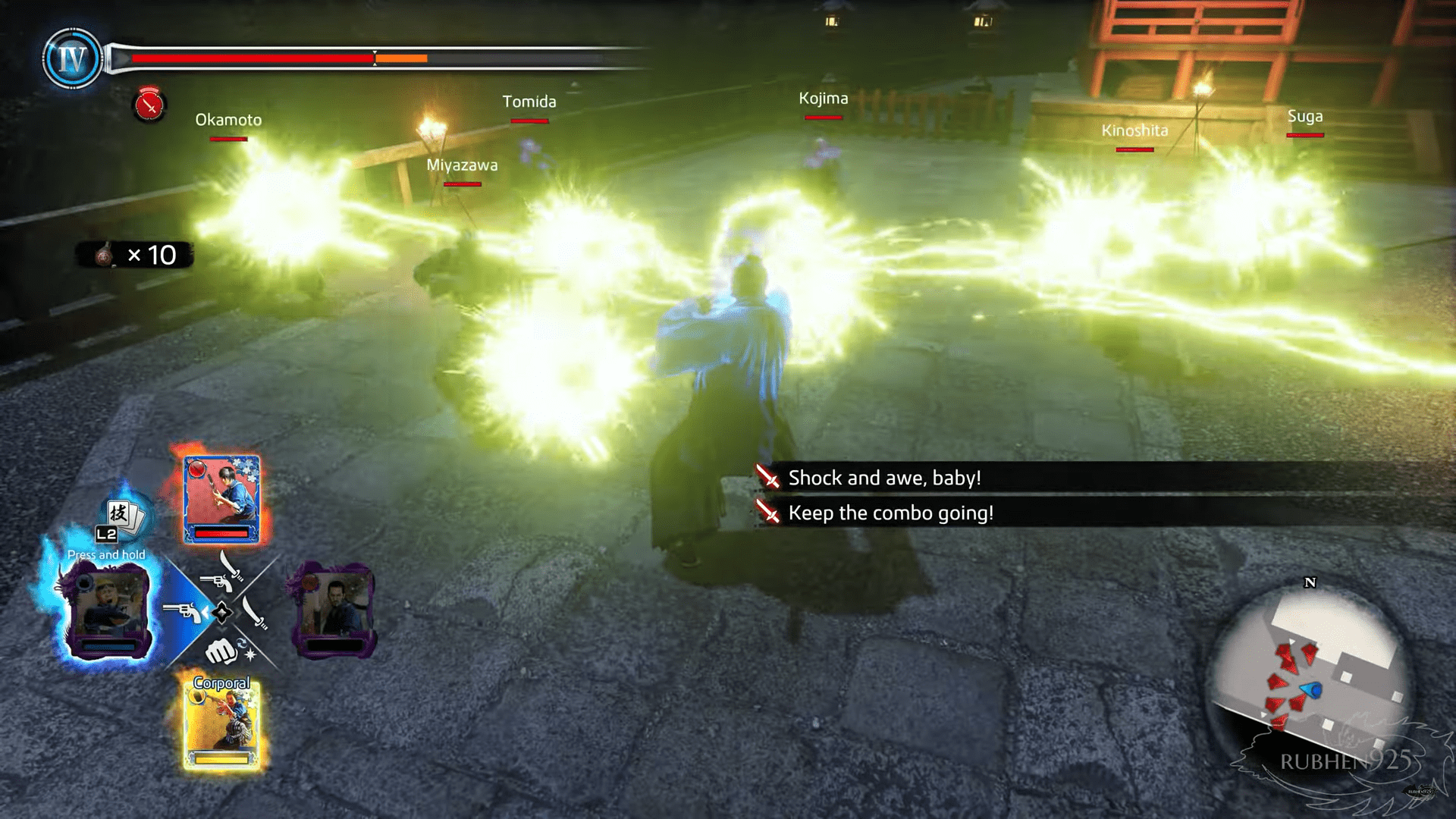
Task: Switch to the Swordsman katana style
Action: tap(256, 613)
